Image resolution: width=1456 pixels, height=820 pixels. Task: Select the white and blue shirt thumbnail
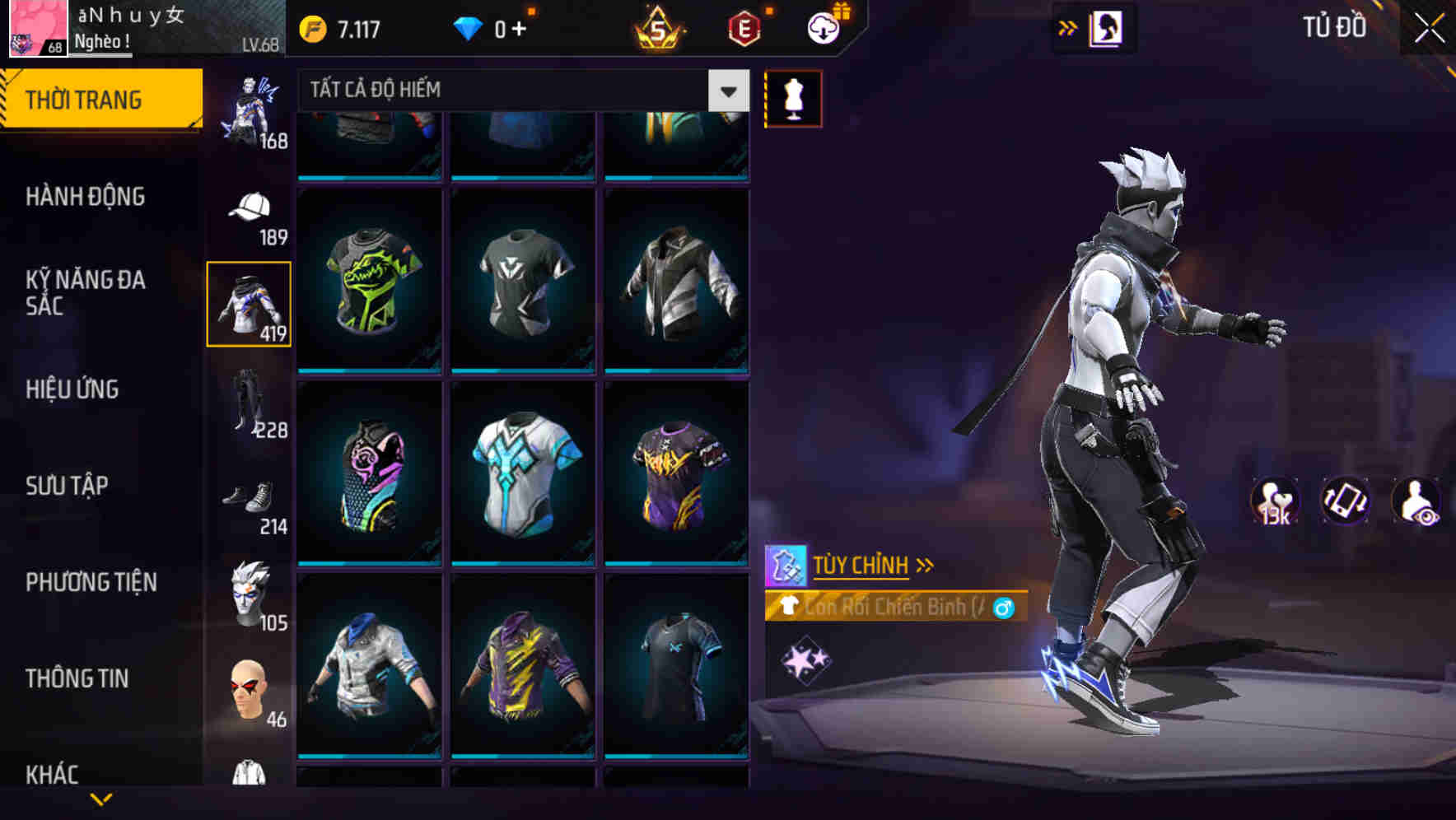pos(525,473)
